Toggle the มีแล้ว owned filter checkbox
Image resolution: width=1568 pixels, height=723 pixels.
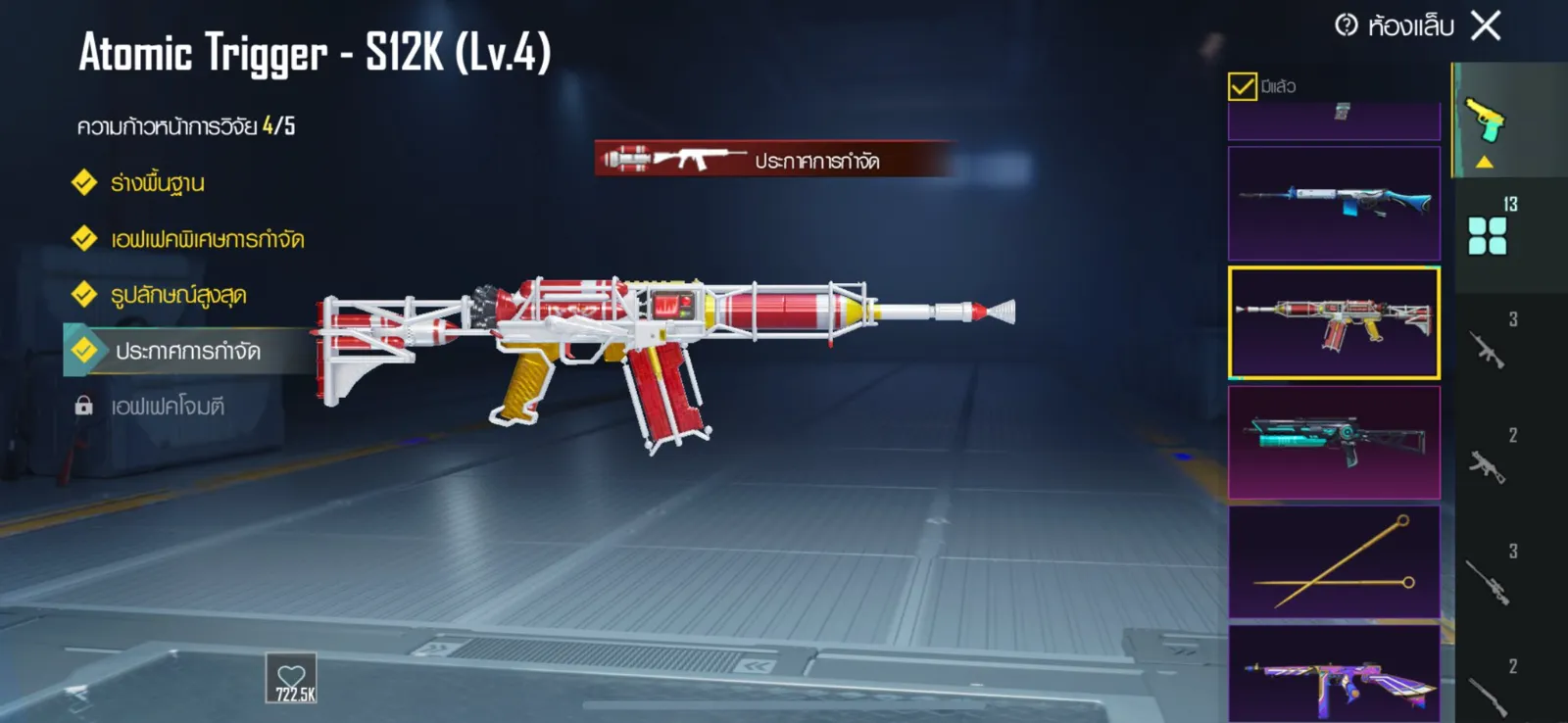[x=1242, y=86]
